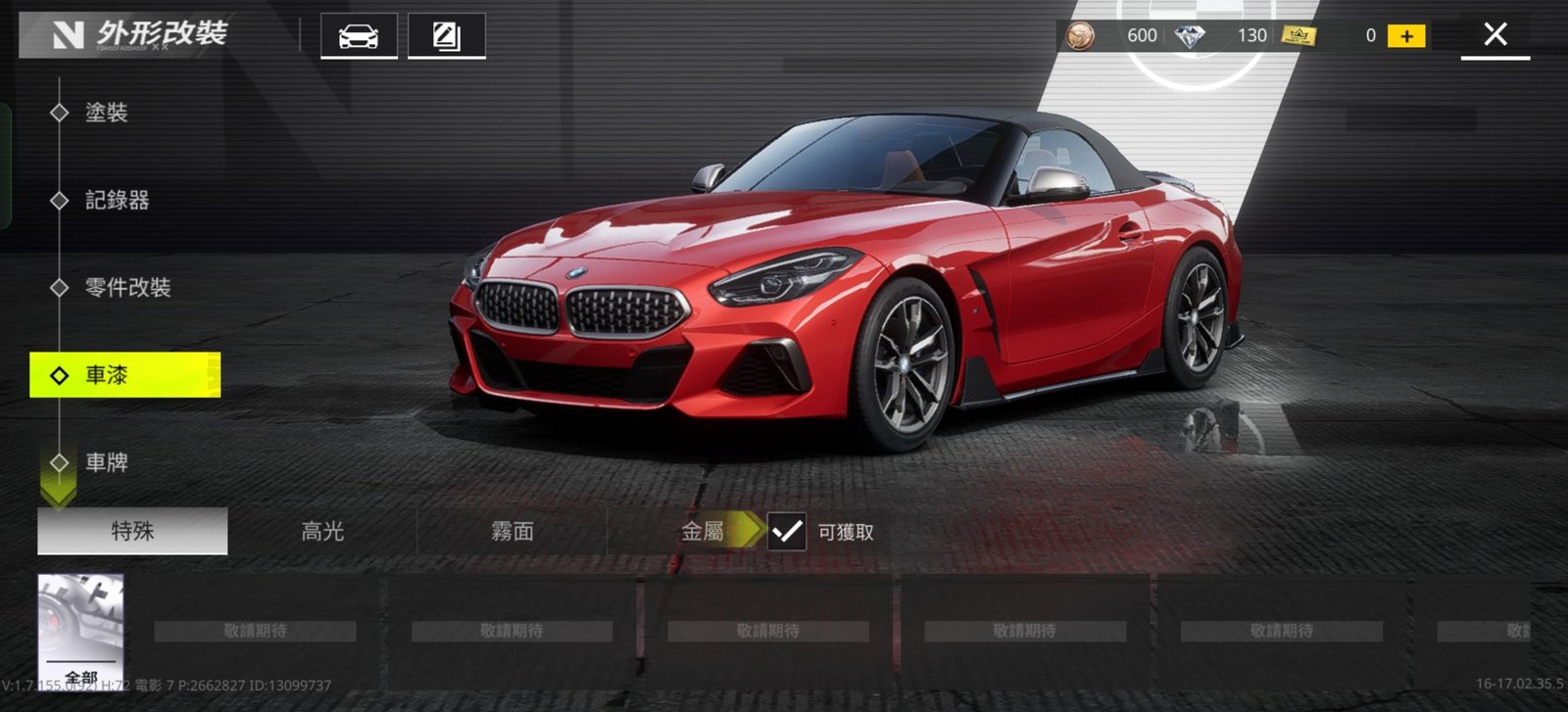Go to 零件改裝 parts modification
Screen dimensions: 1568x712
click(127, 287)
